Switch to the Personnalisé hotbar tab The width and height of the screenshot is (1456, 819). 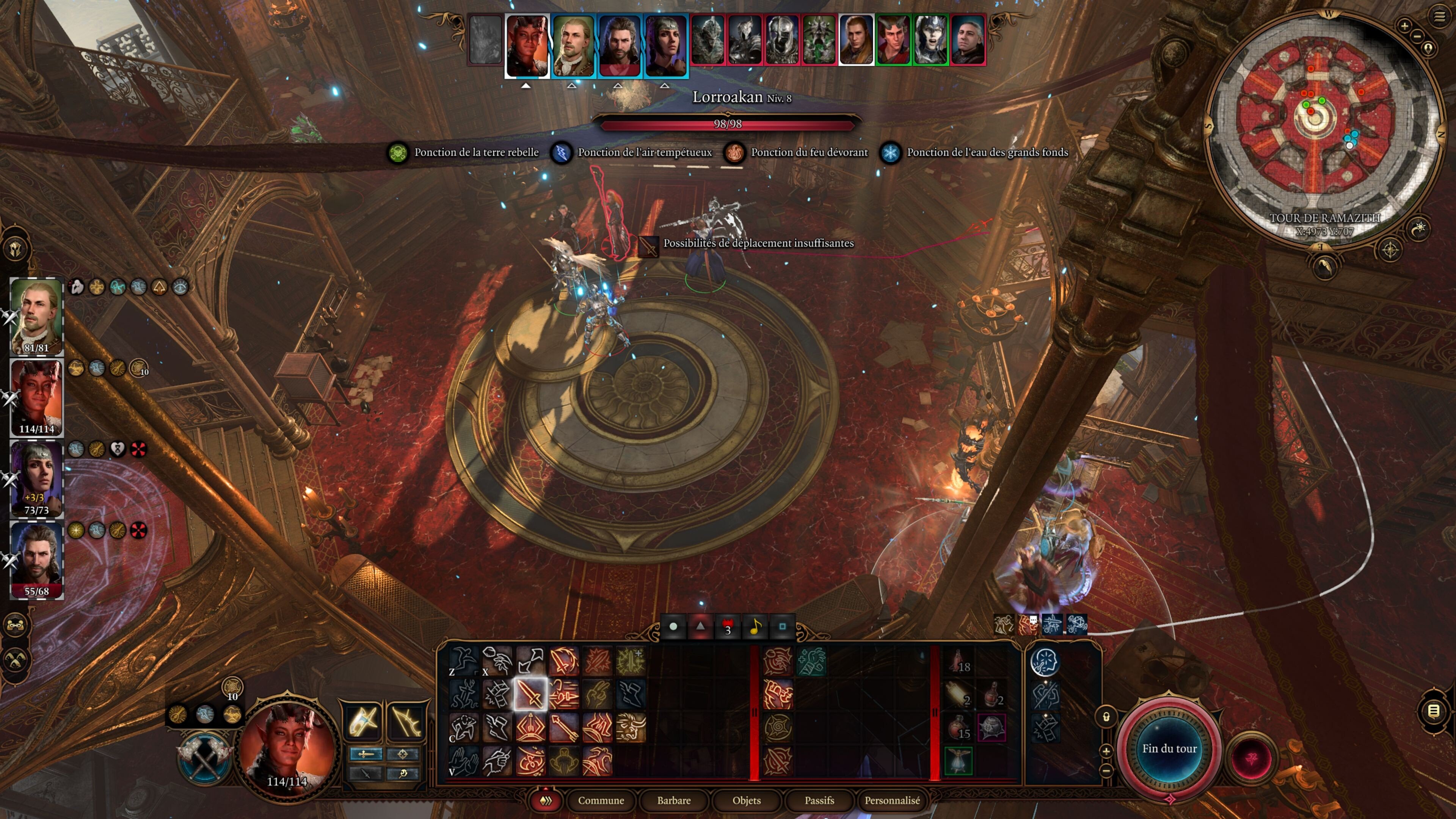(892, 800)
